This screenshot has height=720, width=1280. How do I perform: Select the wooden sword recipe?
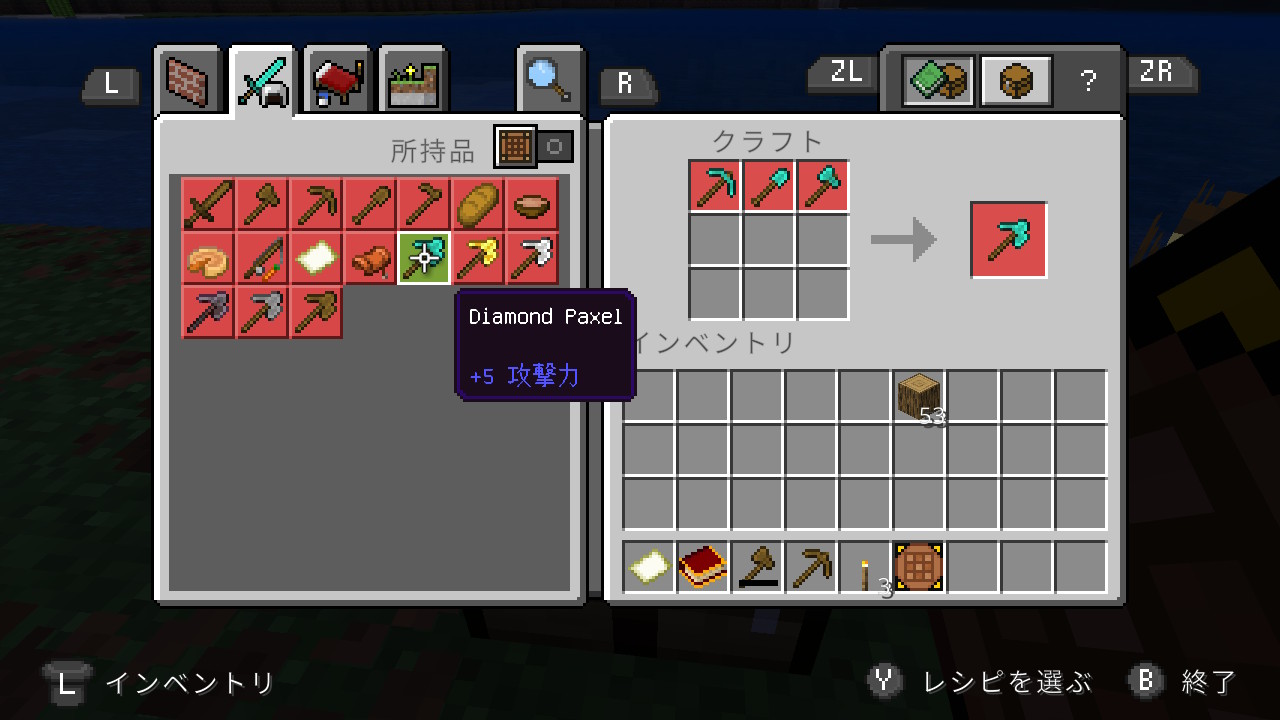208,204
